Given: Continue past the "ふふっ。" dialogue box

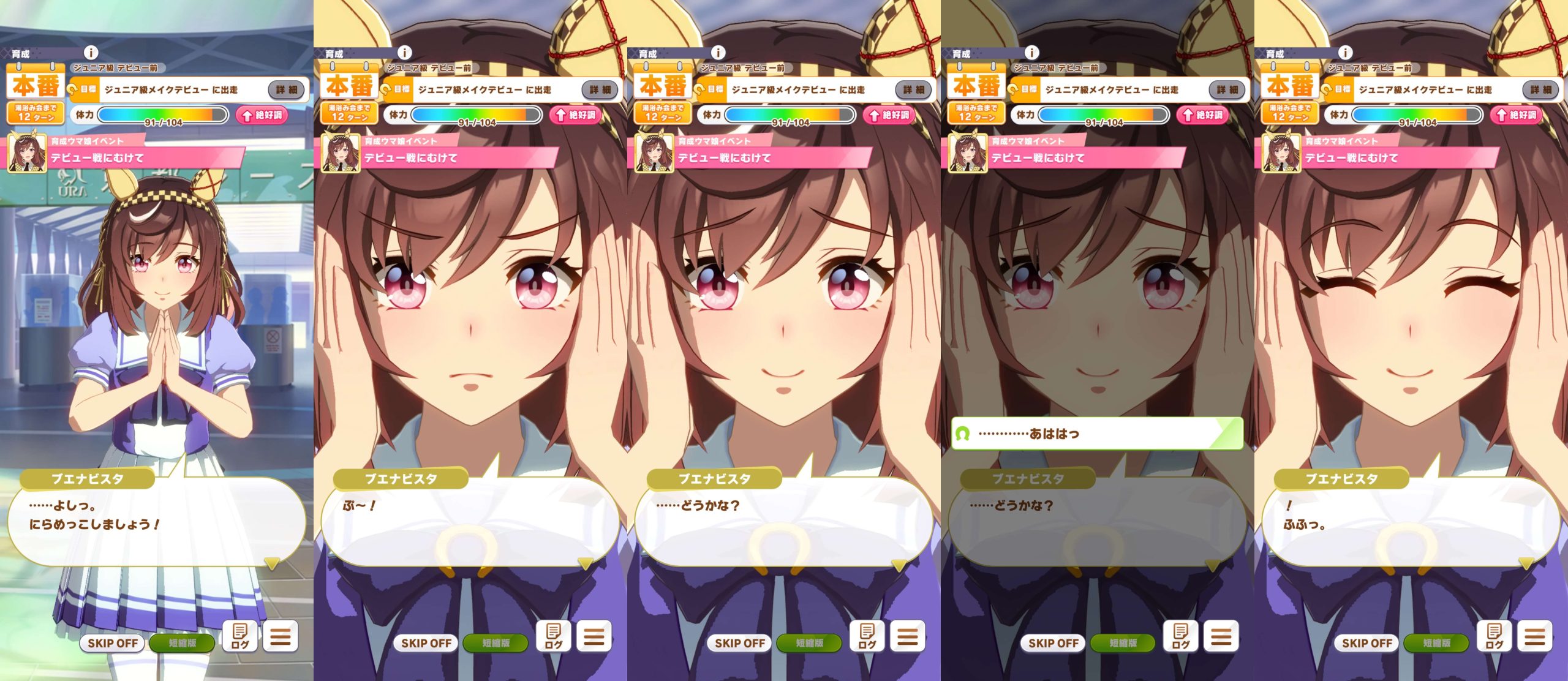Looking at the screenshot, I should (1411, 521).
